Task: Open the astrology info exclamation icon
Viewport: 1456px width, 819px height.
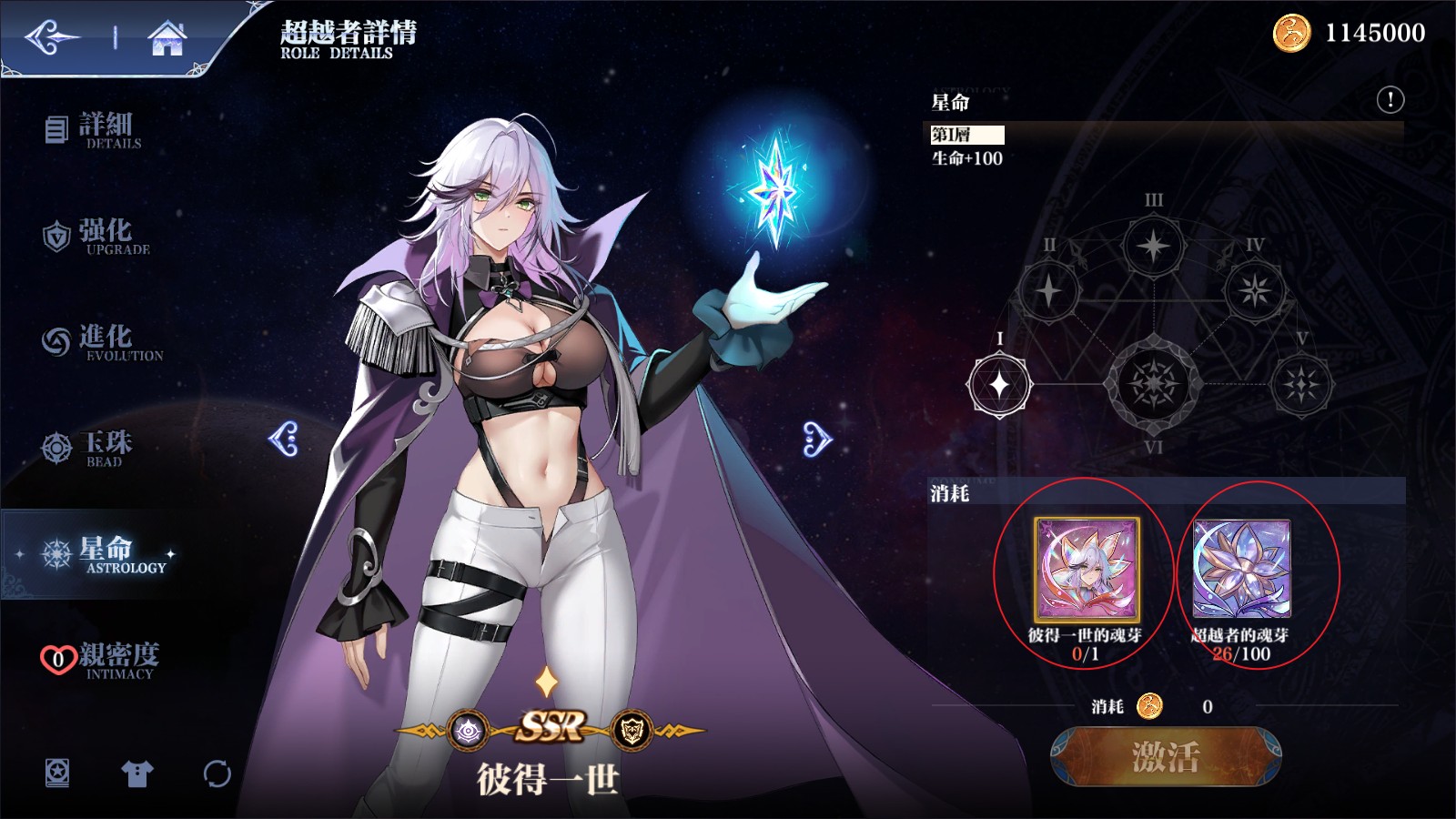Action: pos(1390,99)
